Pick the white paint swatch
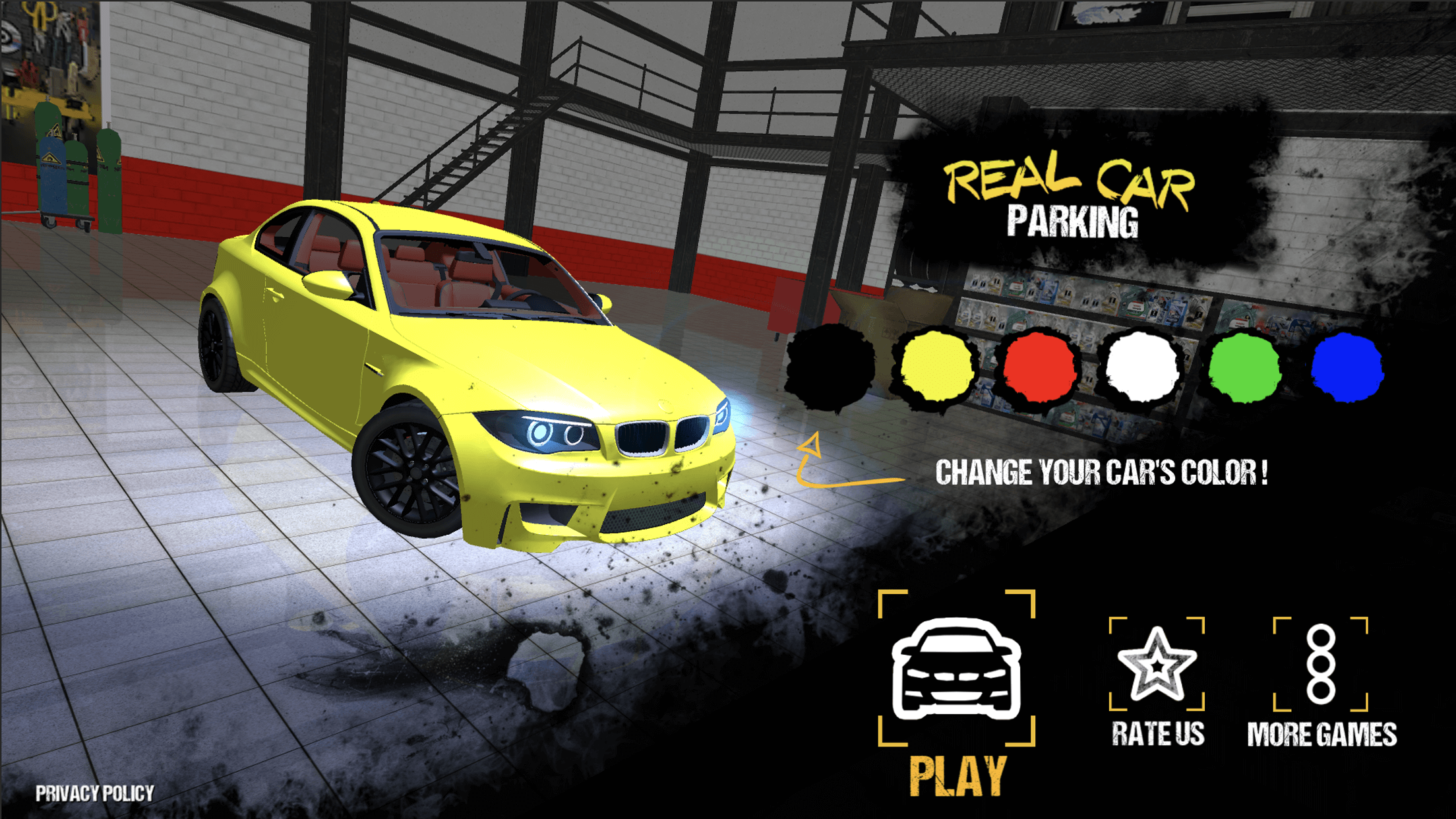The width and height of the screenshot is (1456, 819). [1141, 367]
